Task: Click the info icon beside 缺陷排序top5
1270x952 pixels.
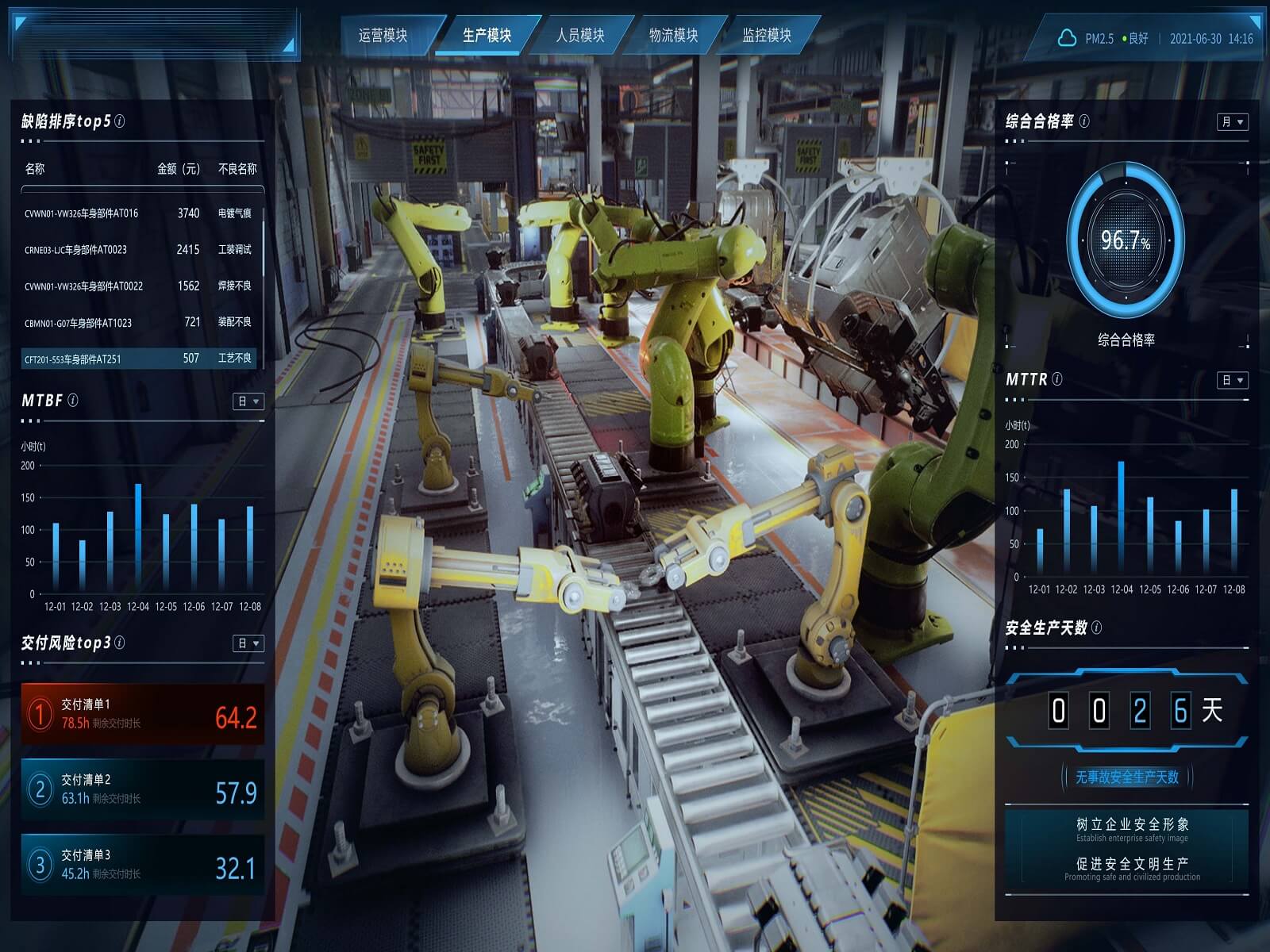Action: [120, 121]
